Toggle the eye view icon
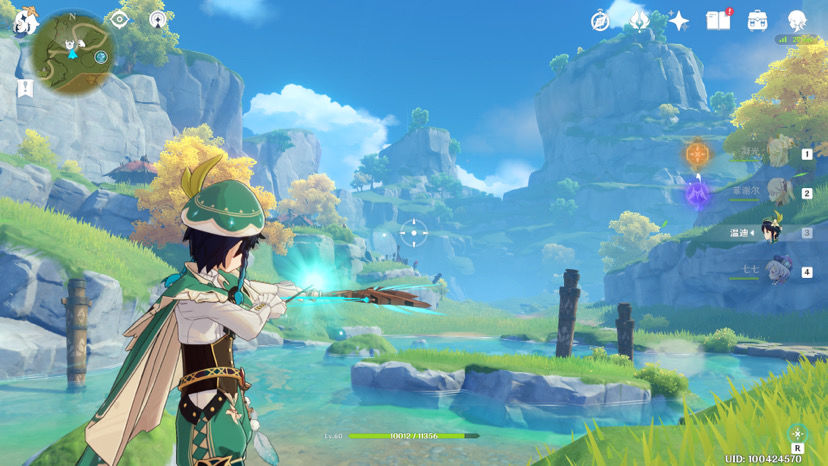The height and width of the screenshot is (466, 828). click(x=120, y=19)
